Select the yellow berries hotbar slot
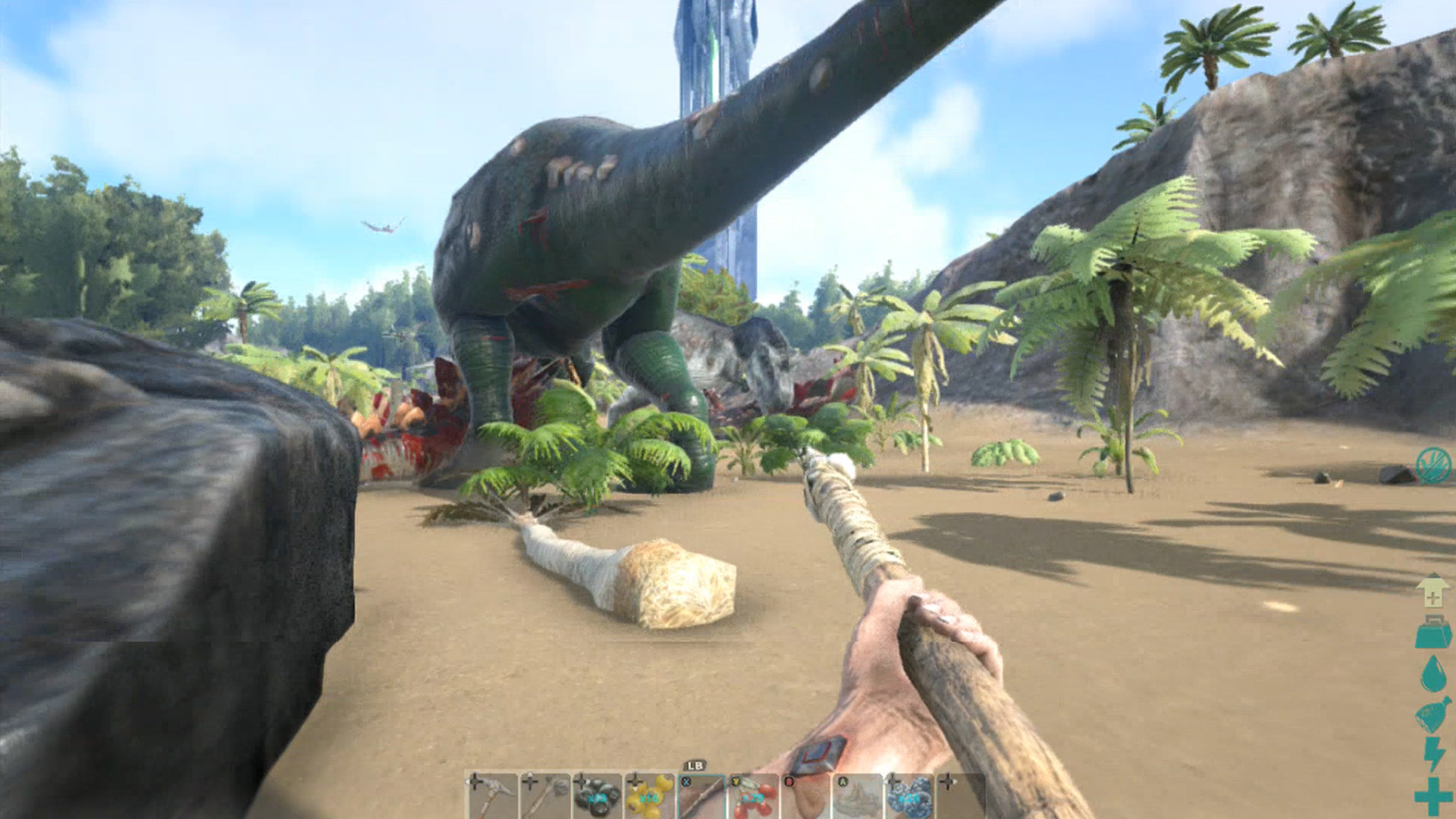Image resolution: width=1456 pixels, height=819 pixels. click(649, 796)
